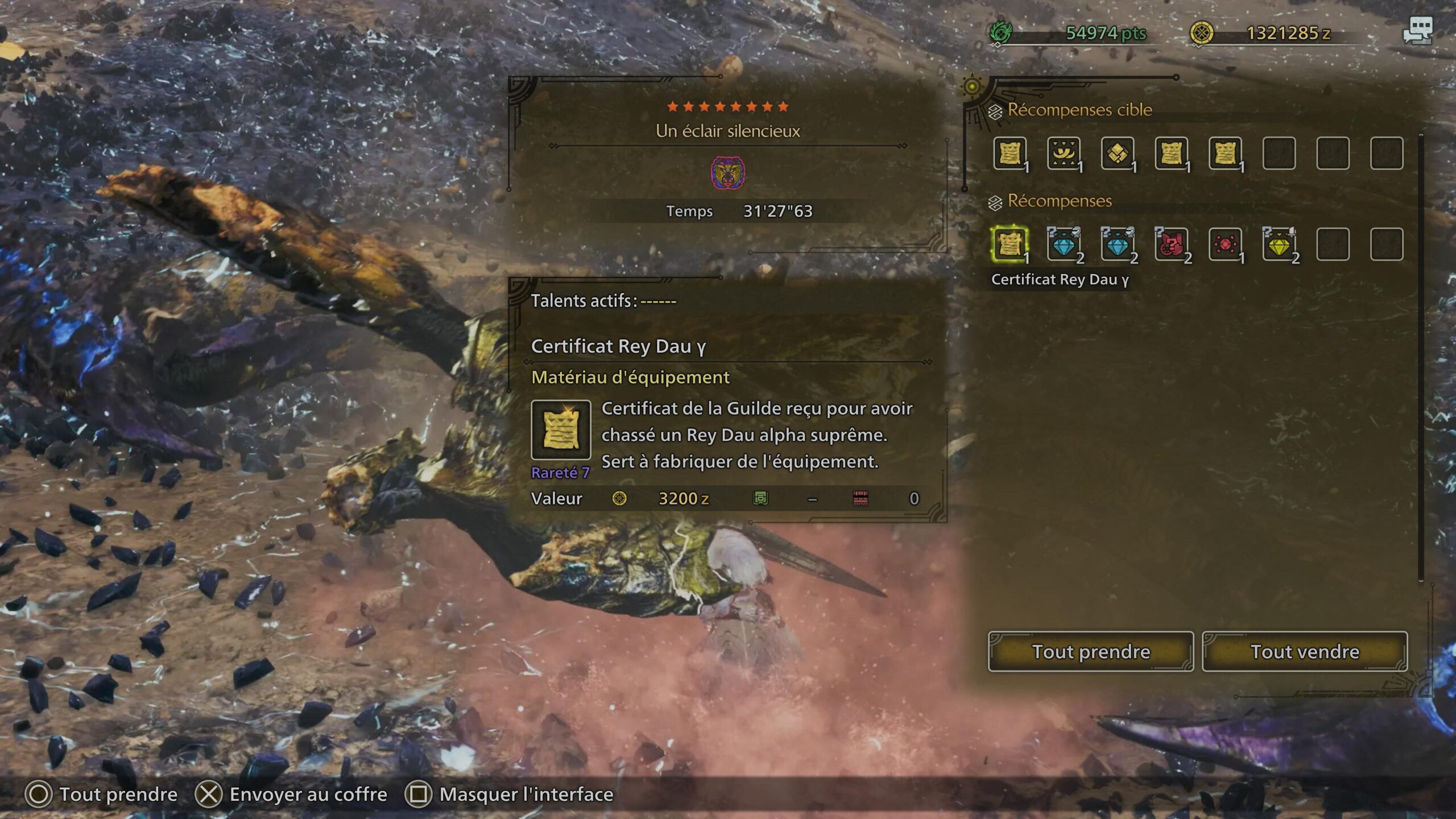Select the highlighted Certificat Rey Dau γ reward
1456x819 pixels.
point(1010,245)
